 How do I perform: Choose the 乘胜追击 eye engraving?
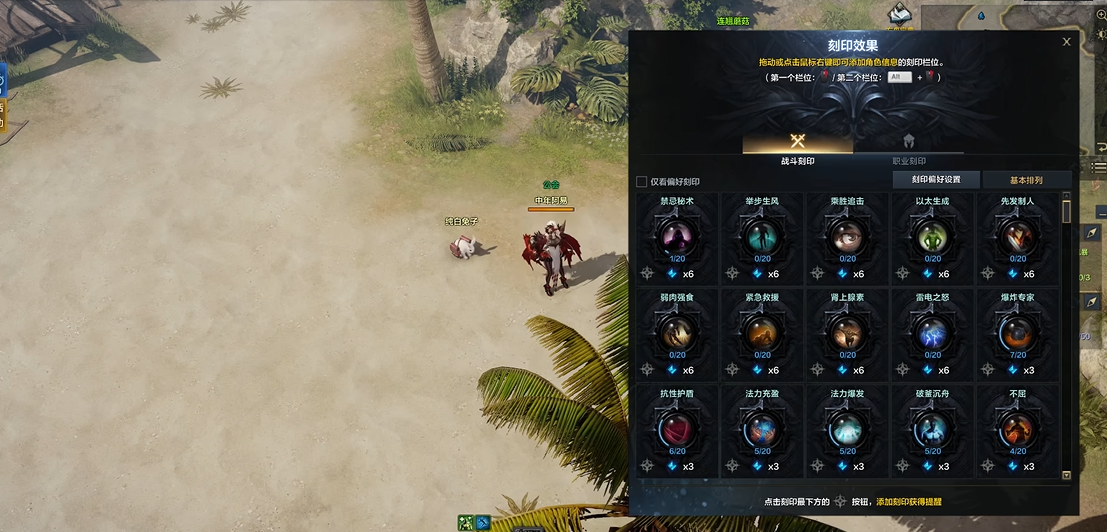[x=847, y=236]
